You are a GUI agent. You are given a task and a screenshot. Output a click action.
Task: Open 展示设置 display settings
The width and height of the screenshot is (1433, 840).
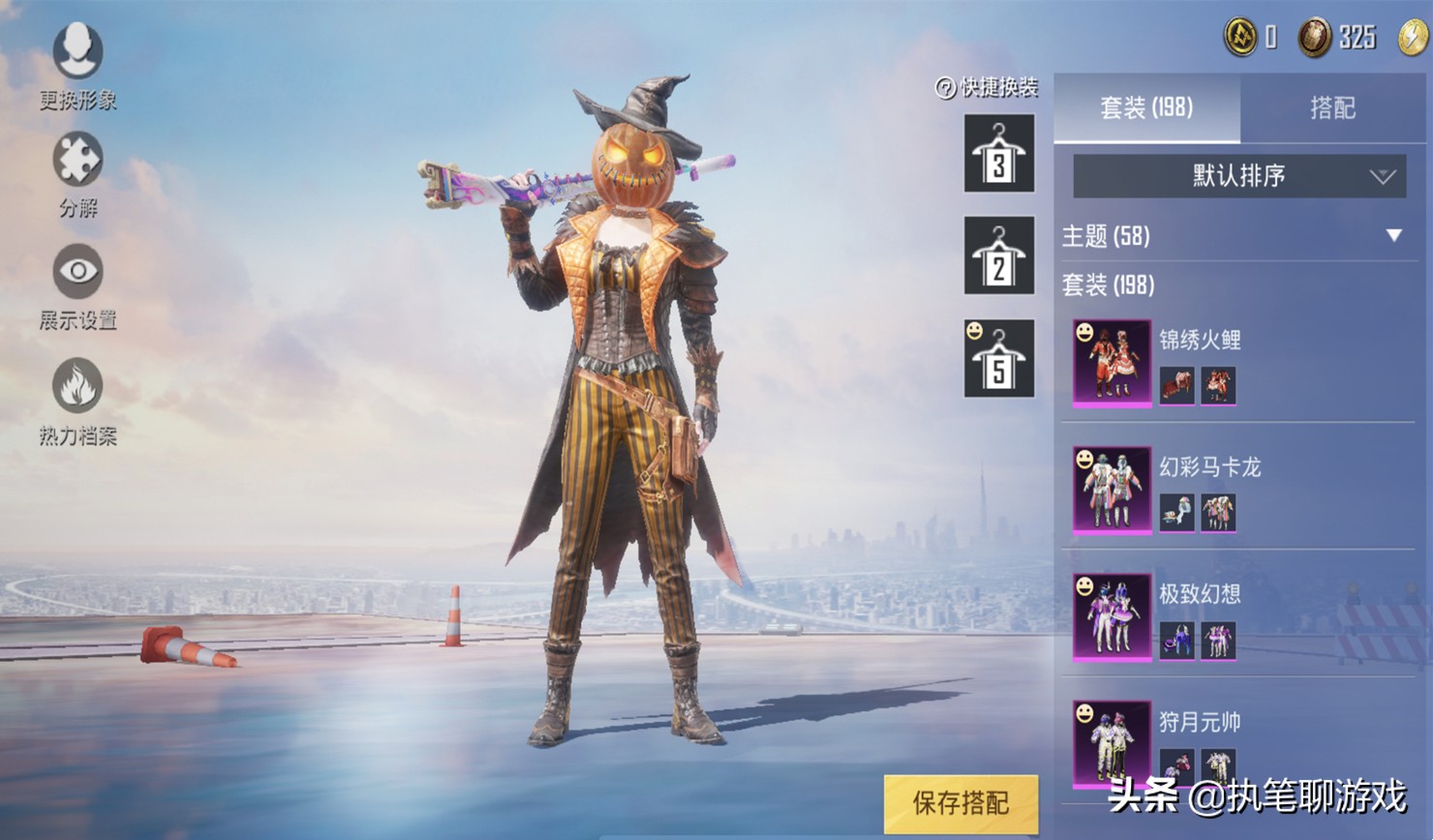(x=77, y=285)
